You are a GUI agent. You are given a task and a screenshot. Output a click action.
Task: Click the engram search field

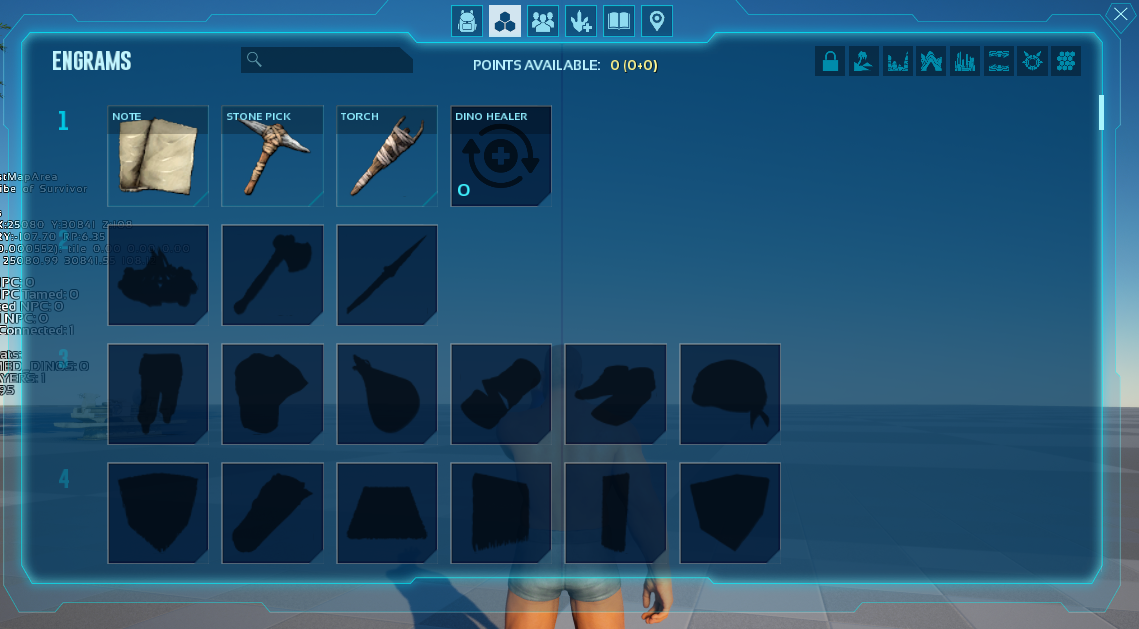tap(327, 60)
